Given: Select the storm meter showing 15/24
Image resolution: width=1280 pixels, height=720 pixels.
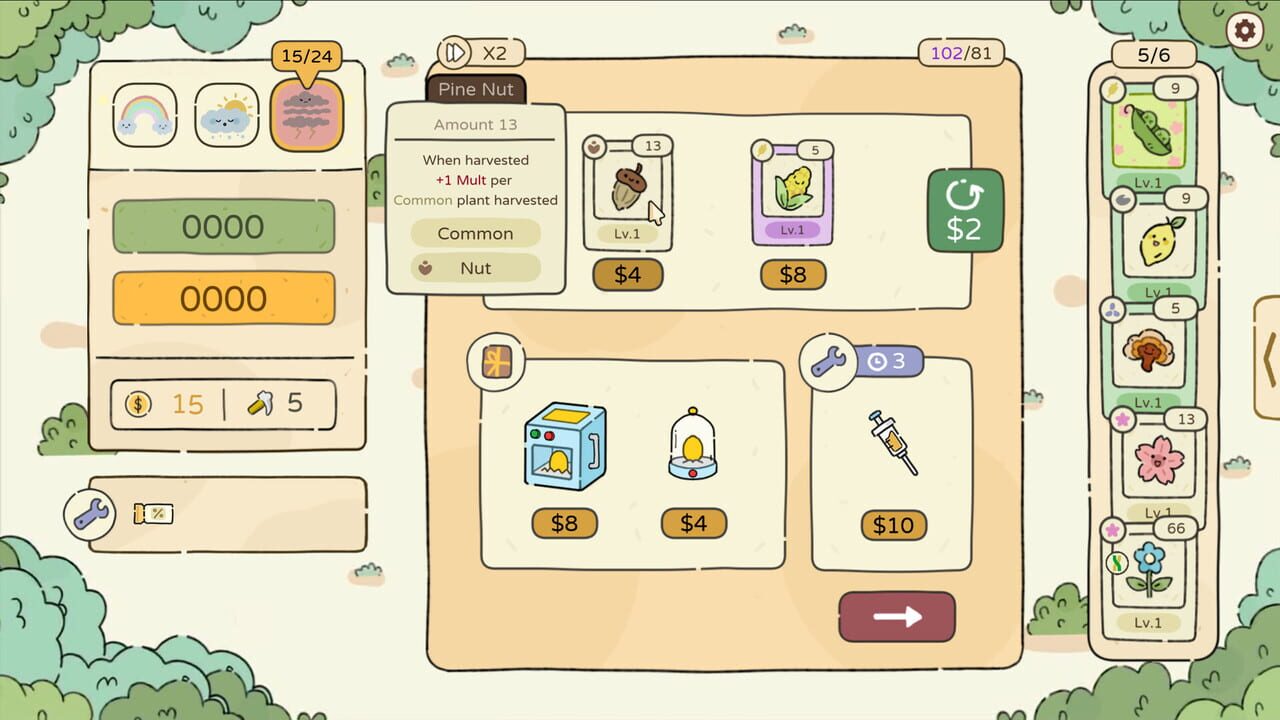Looking at the screenshot, I should [x=307, y=56].
